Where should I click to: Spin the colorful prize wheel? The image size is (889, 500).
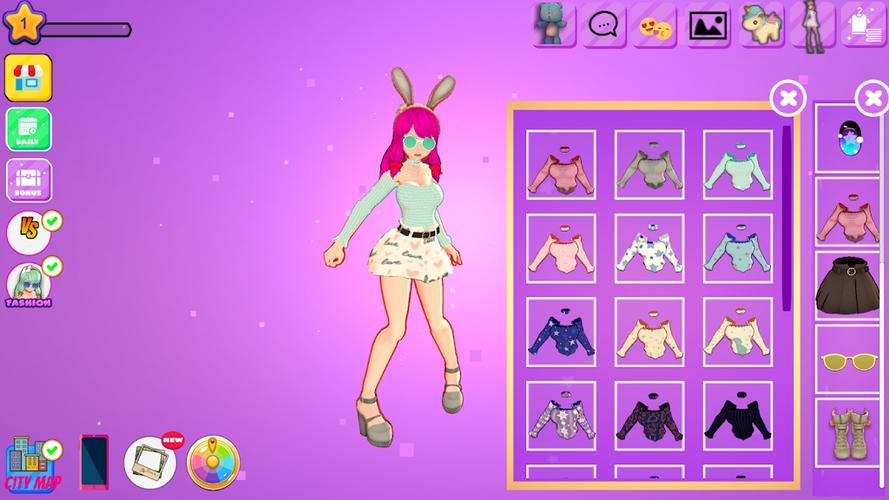[212, 462]
